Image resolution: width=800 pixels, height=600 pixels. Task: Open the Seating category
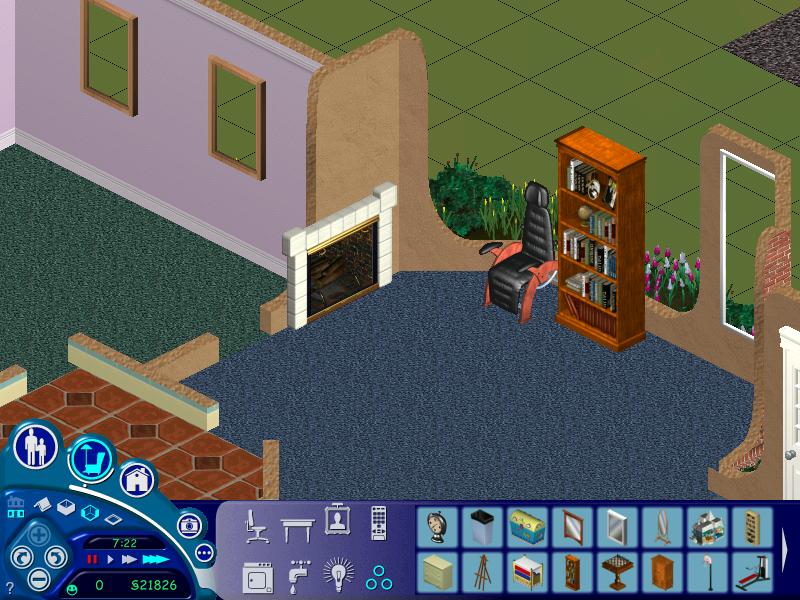click(x=256, y=524)
